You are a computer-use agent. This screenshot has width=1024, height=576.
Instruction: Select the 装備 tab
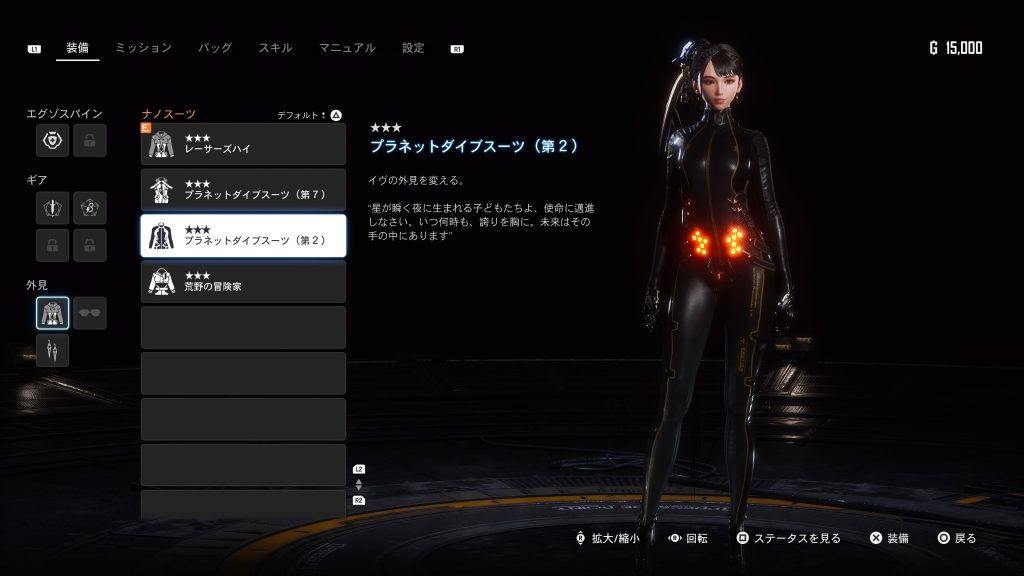point(77,48)
